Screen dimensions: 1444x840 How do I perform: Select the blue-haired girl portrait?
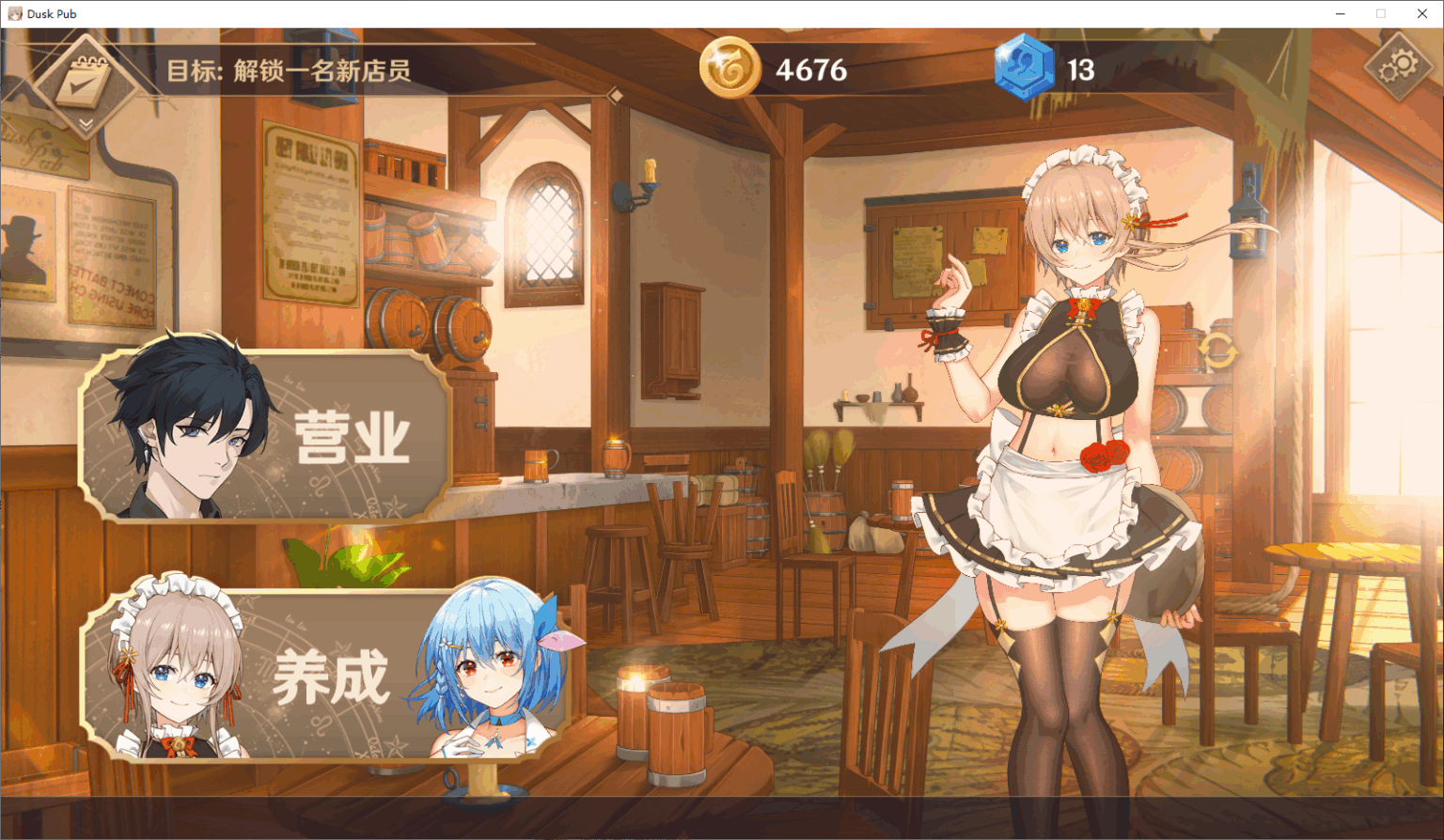pos(489,667)
